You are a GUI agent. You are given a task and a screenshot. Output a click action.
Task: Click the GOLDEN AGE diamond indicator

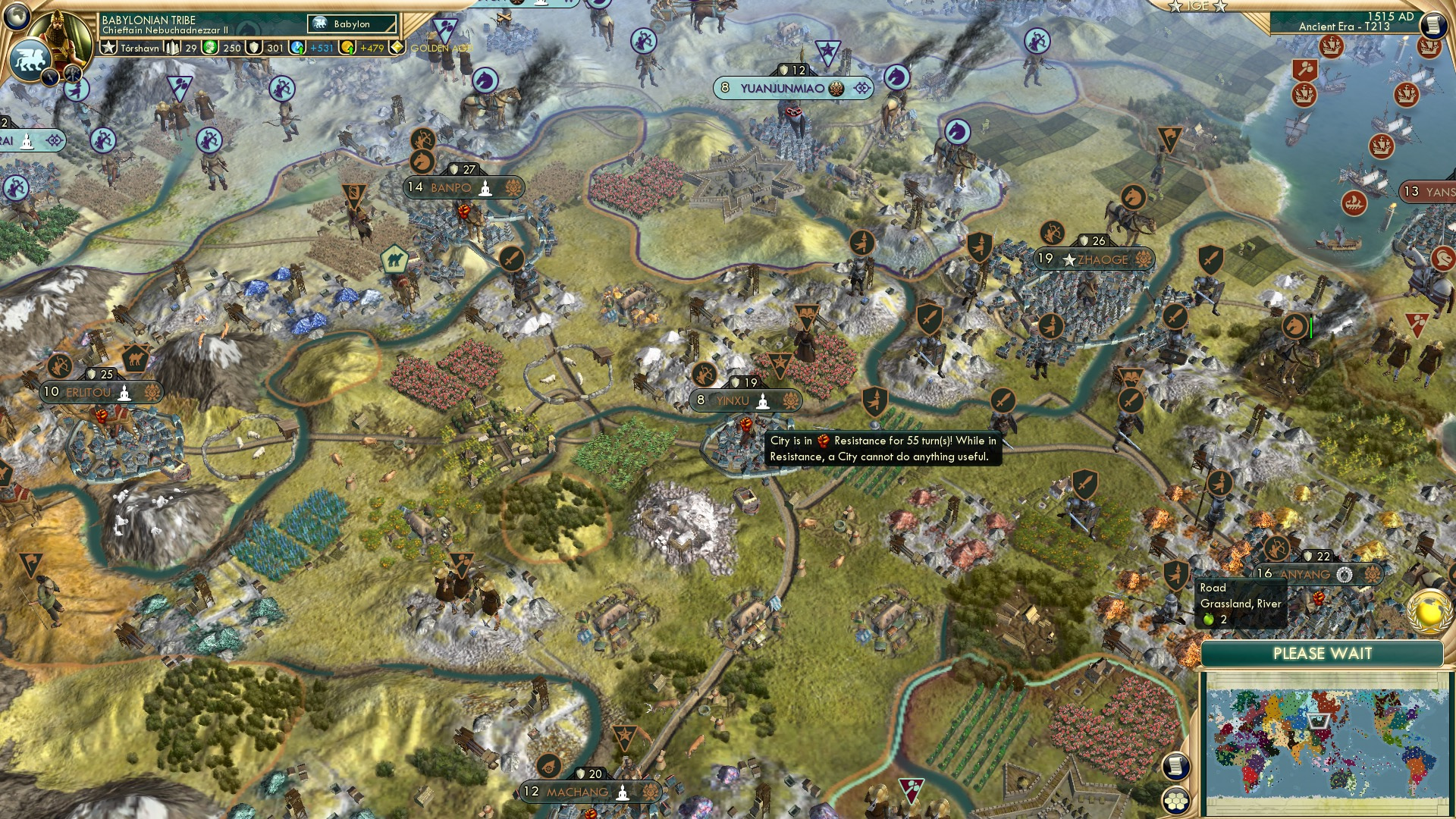coord(397,49)
